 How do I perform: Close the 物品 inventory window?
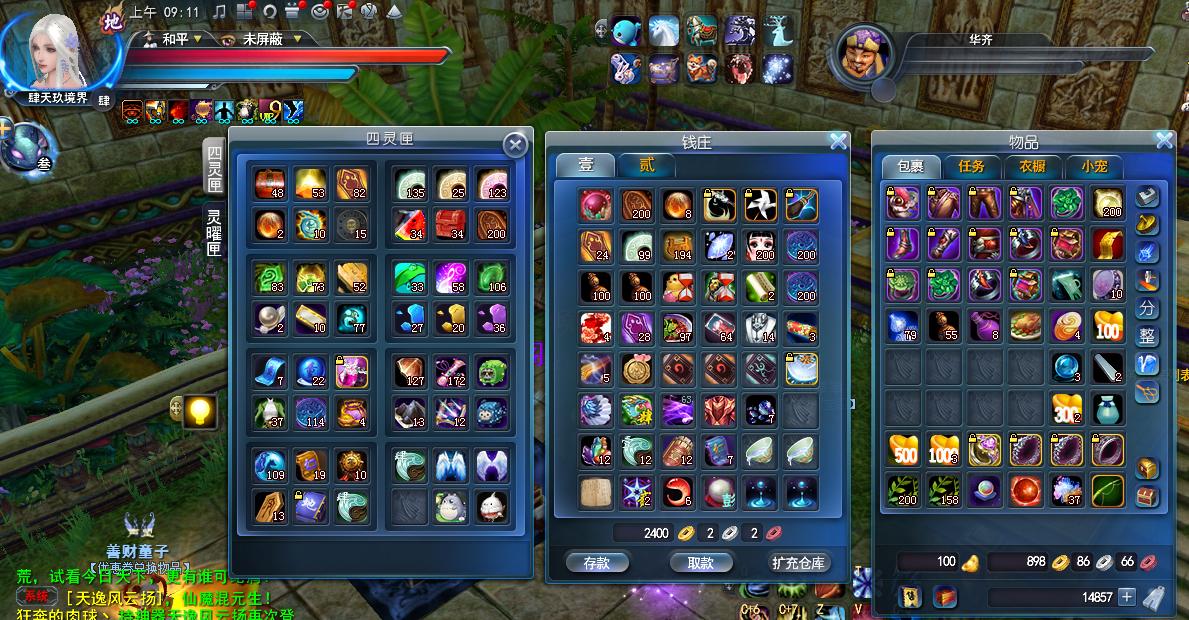(1164, 141)
